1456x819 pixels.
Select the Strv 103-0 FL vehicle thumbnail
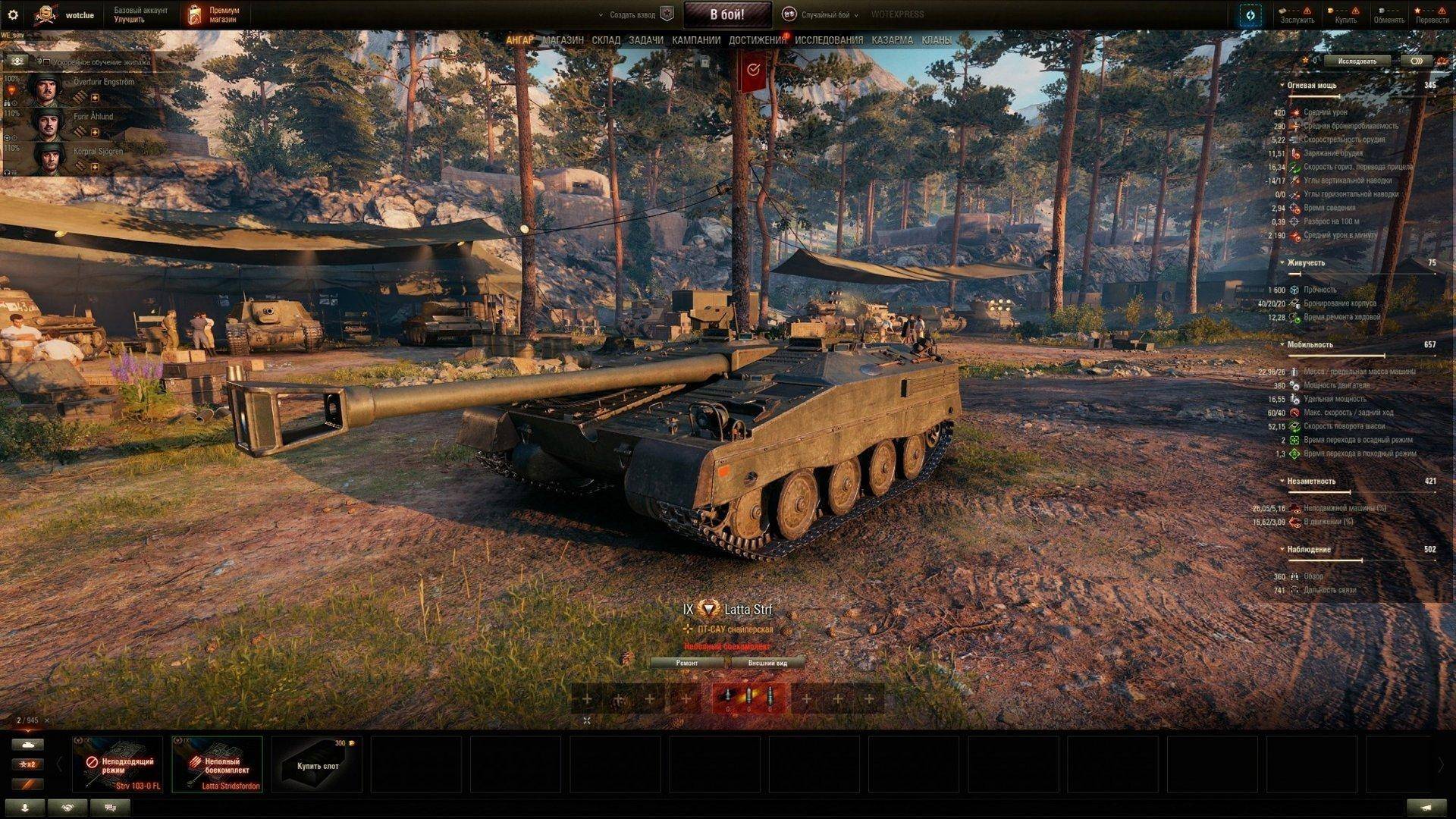[x=118, y=762]
